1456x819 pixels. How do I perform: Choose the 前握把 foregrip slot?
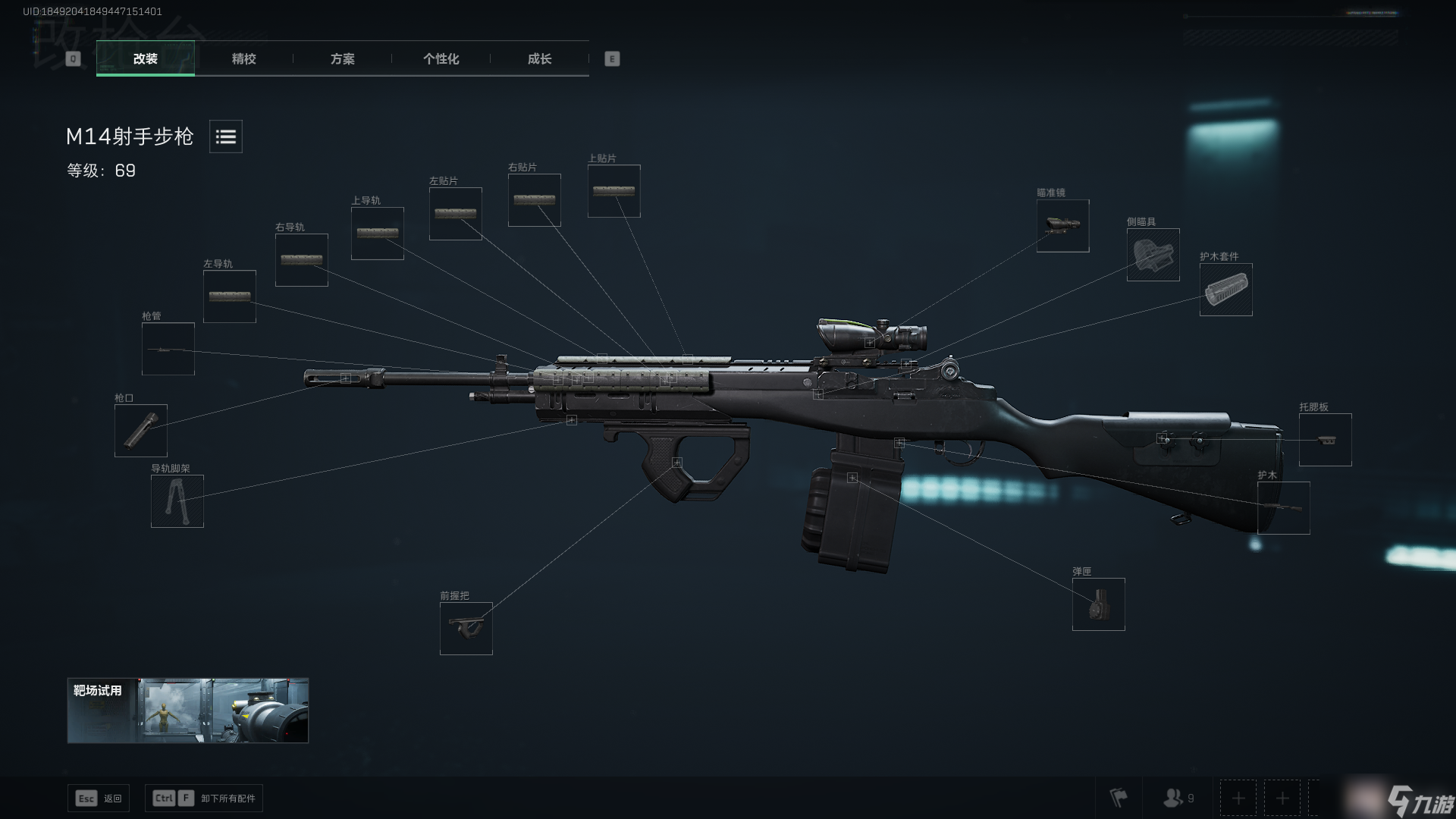[466, 629]
